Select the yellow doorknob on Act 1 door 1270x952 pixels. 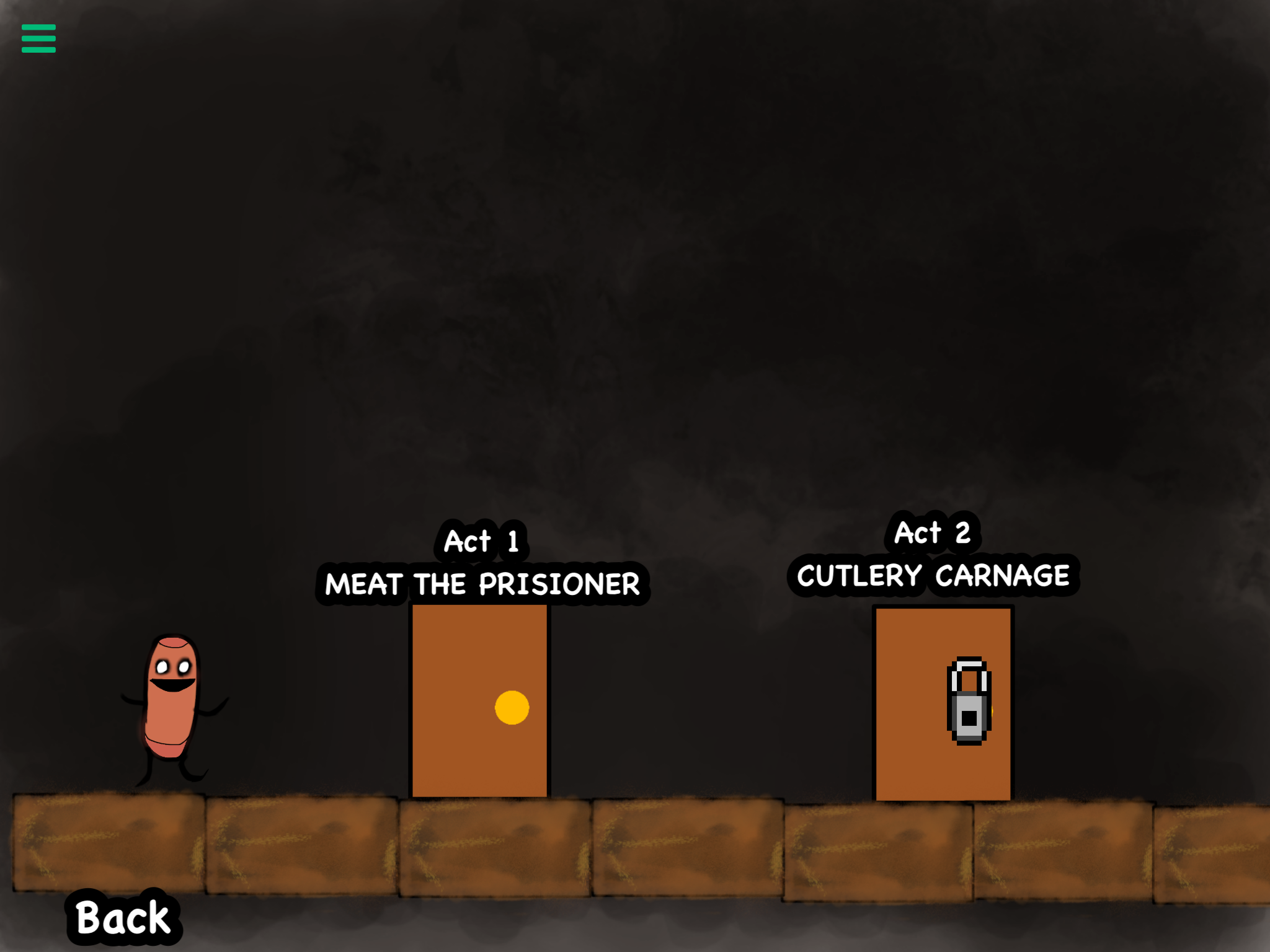point(510,708)
